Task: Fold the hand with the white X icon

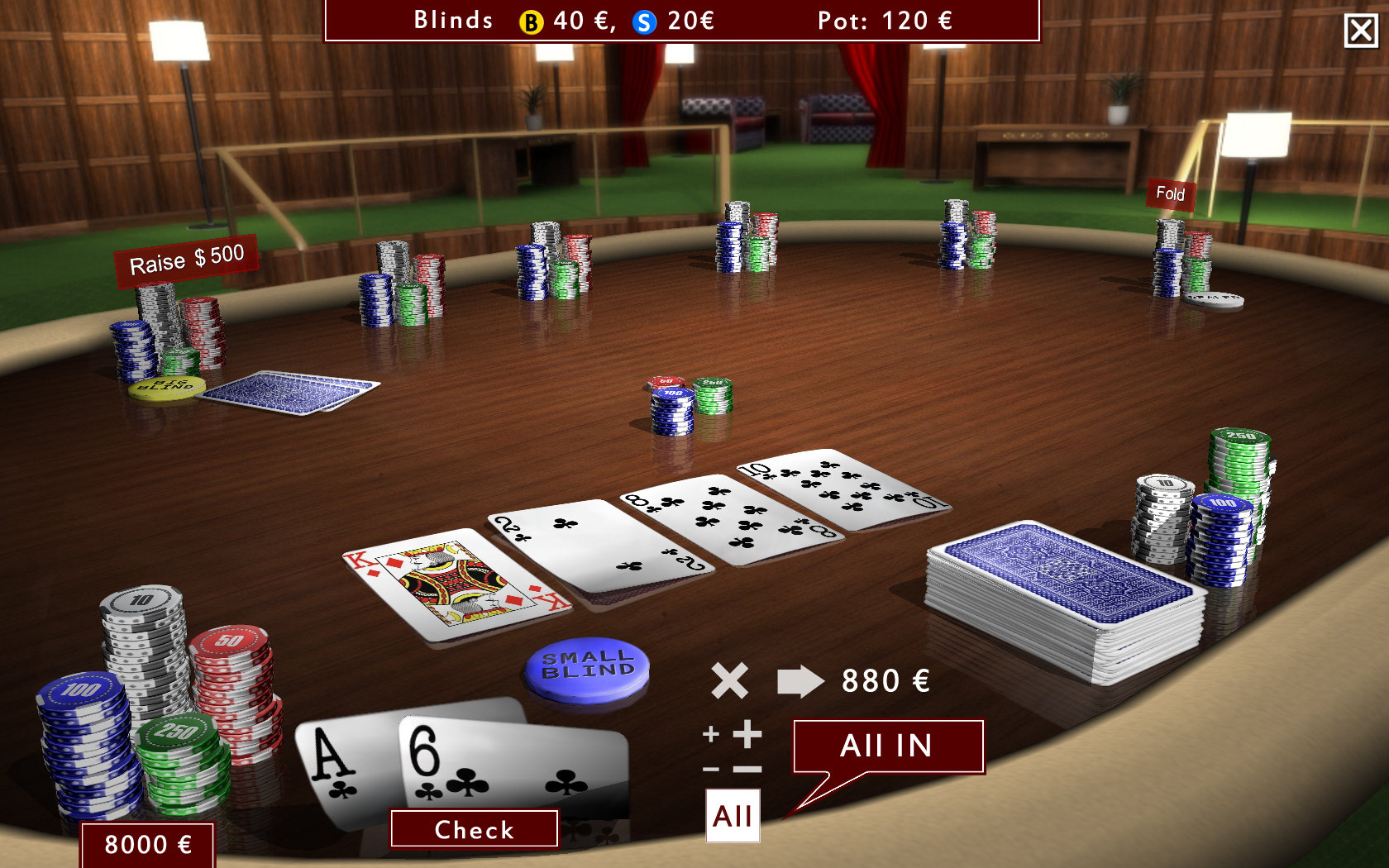Action: click(729, 681)
